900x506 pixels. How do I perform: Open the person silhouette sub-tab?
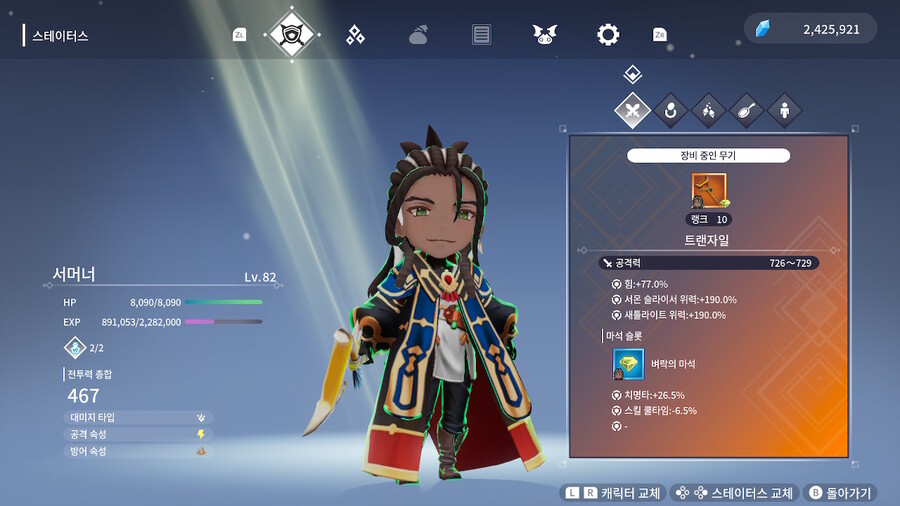[784, 110]
